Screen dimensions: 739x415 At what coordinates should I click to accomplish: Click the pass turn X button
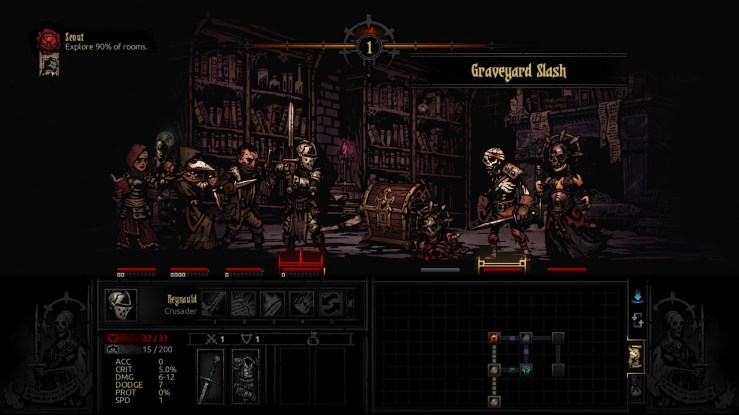coord(349,304)
